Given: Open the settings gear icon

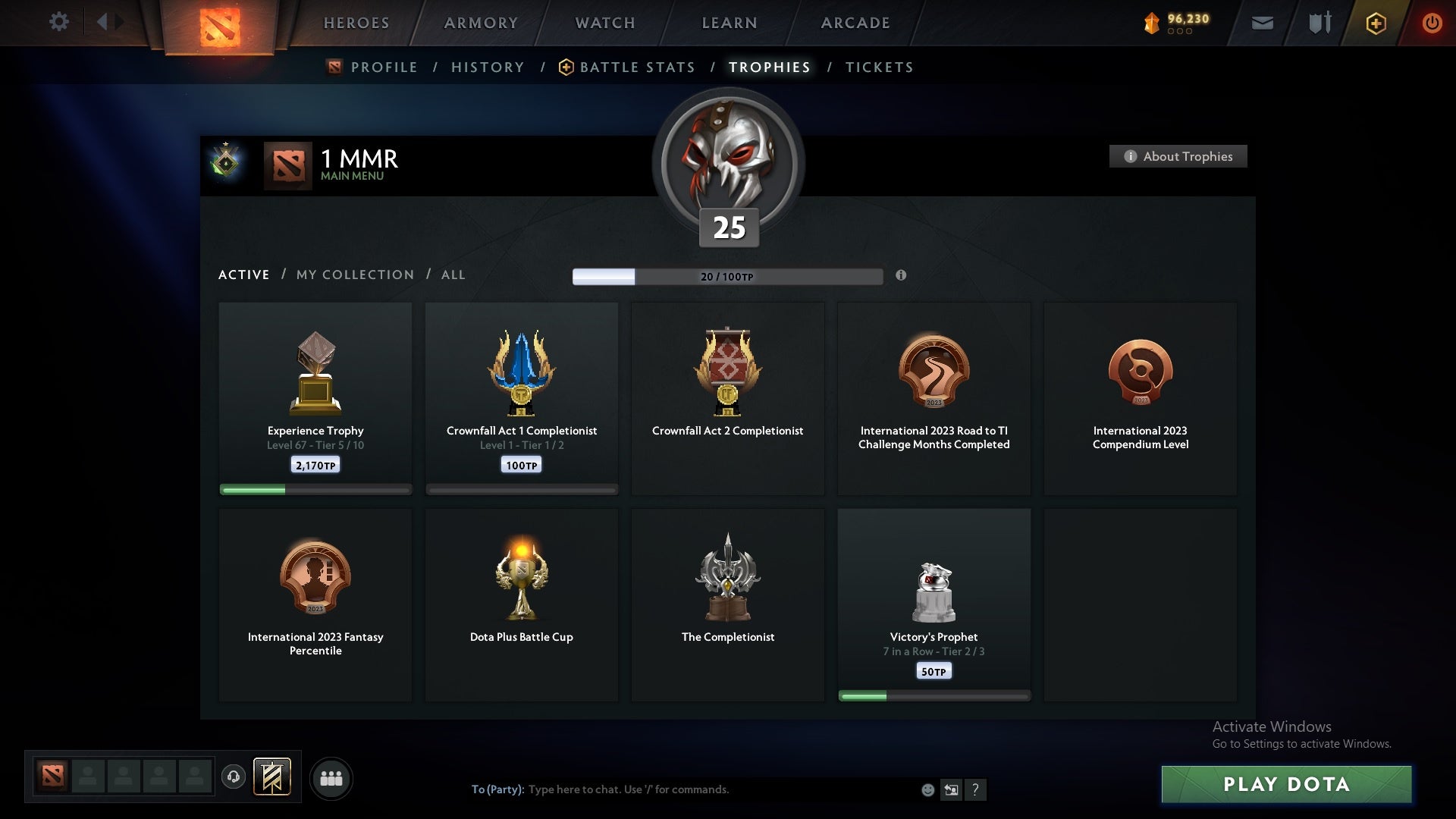Looking at the screenshot, I should [x=60, y=22].
